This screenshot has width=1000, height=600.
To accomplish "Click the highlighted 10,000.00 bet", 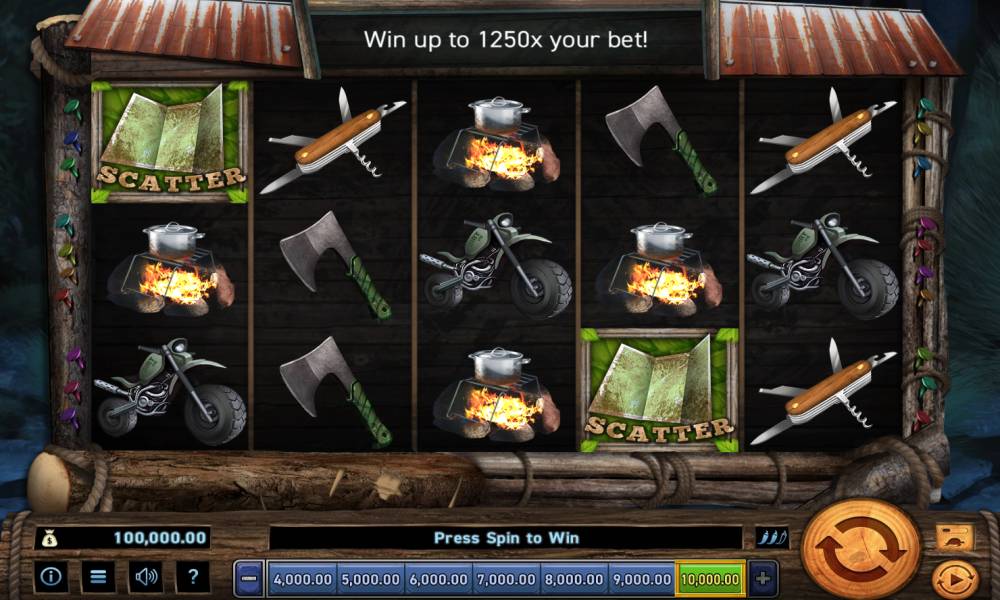I will click(710, 578).
